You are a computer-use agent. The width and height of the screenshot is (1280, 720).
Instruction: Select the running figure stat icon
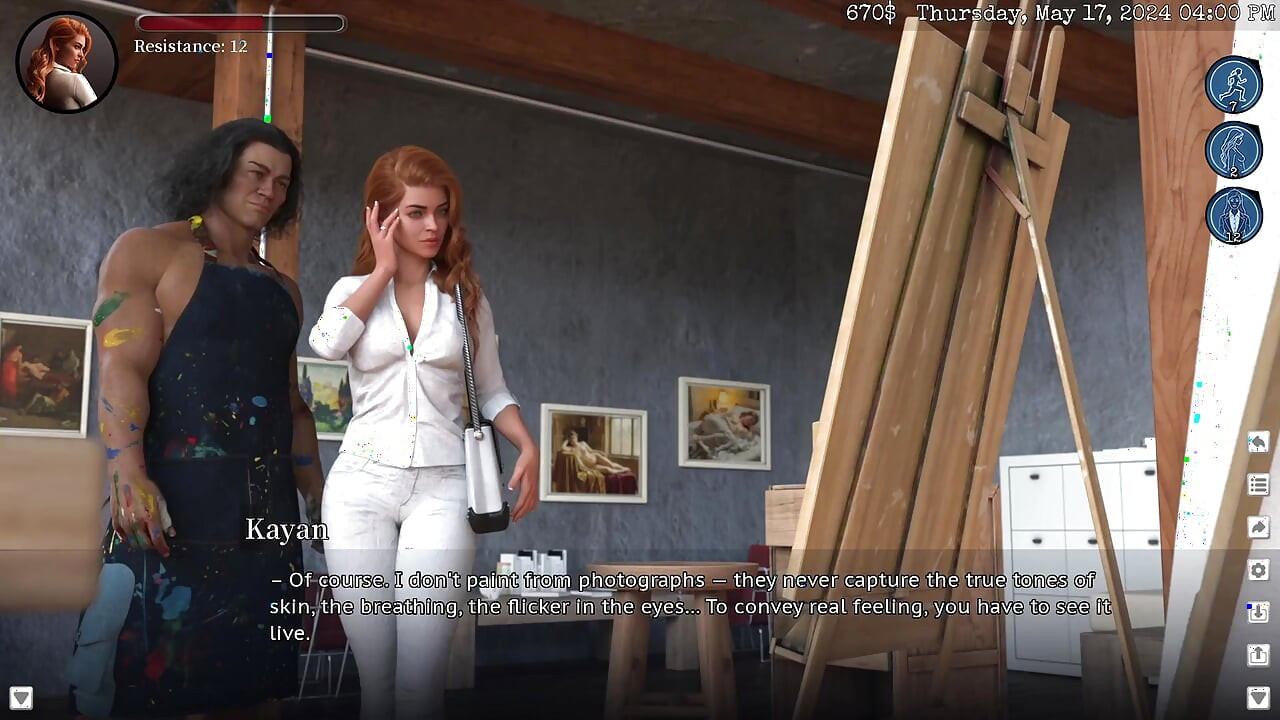pyautogui.click(x=1233, y=84)
